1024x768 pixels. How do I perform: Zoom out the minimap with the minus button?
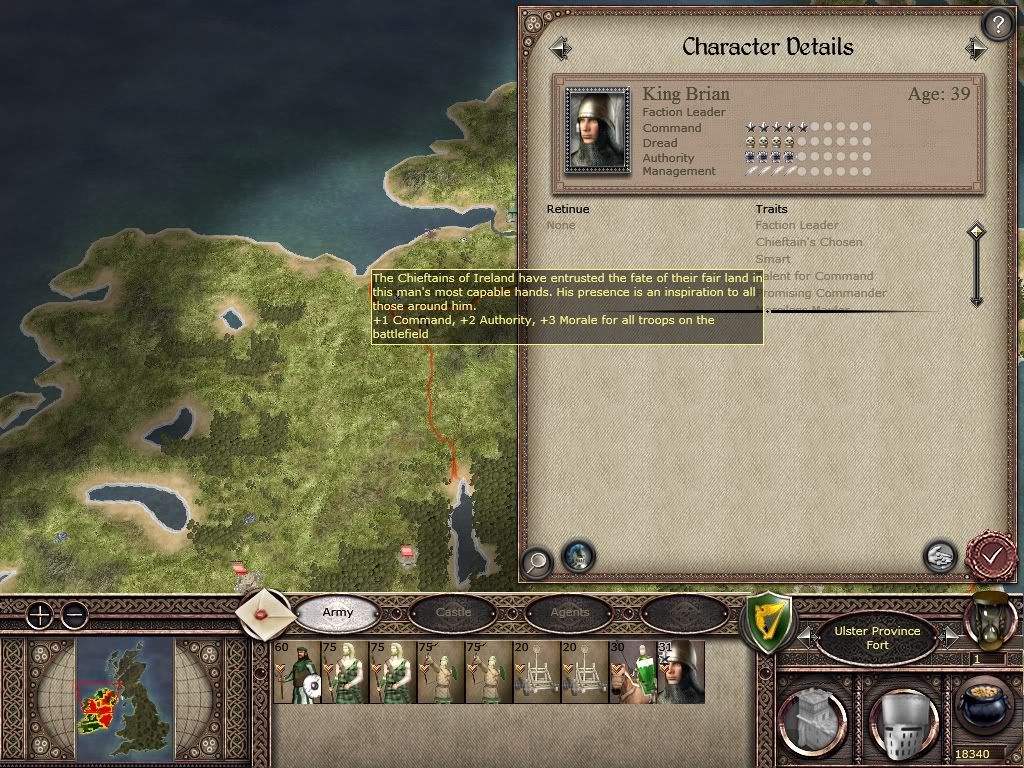(74, 614)
